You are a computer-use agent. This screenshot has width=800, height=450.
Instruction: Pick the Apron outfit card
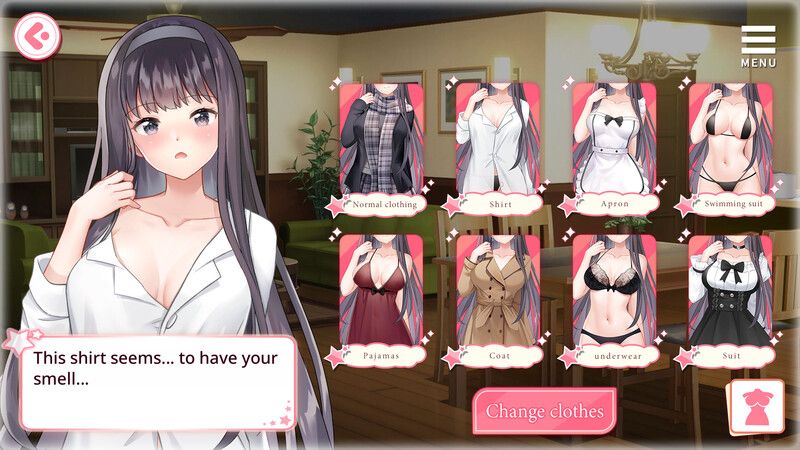coord(613,146)
